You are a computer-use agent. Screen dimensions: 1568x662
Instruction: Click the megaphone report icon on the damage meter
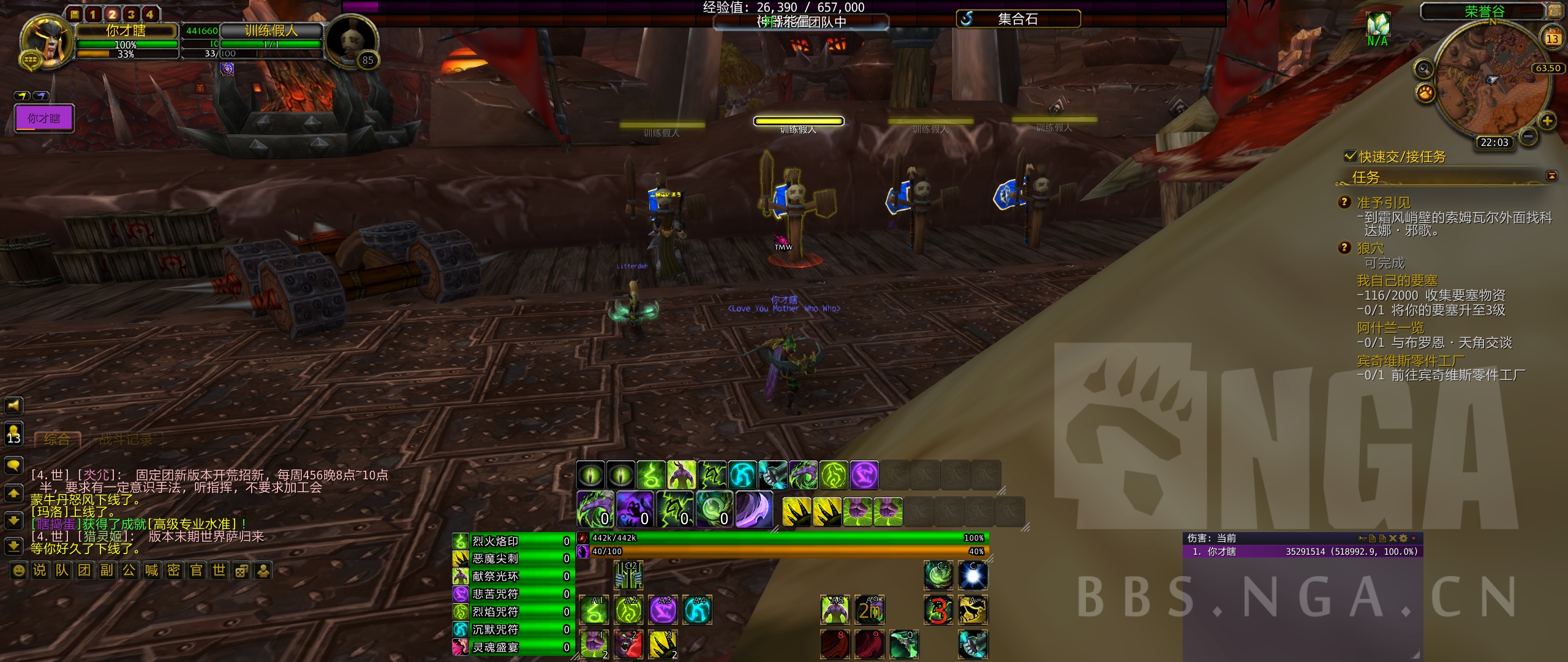click(1361, 537)
